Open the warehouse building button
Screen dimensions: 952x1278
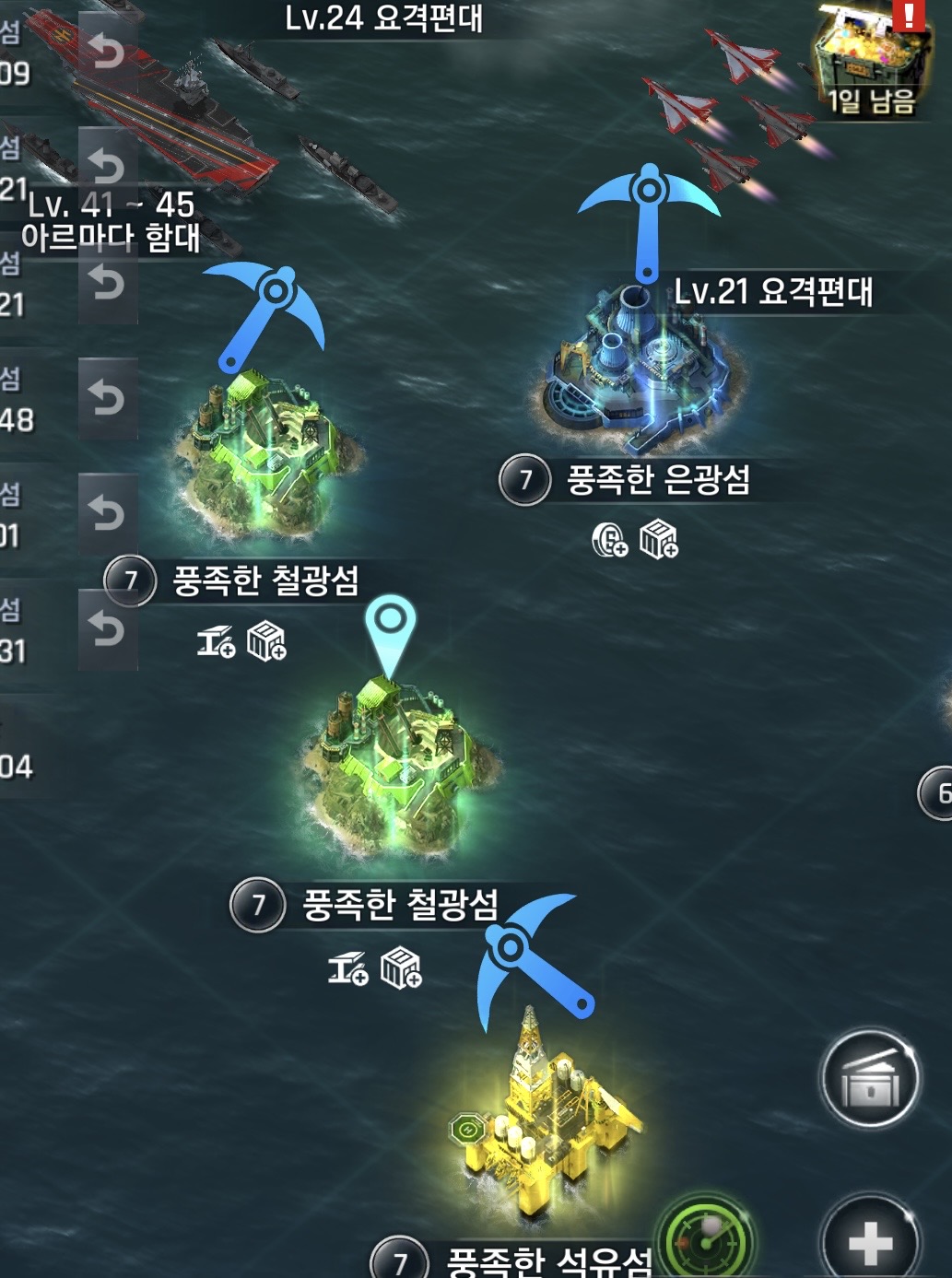[869, 1079]
